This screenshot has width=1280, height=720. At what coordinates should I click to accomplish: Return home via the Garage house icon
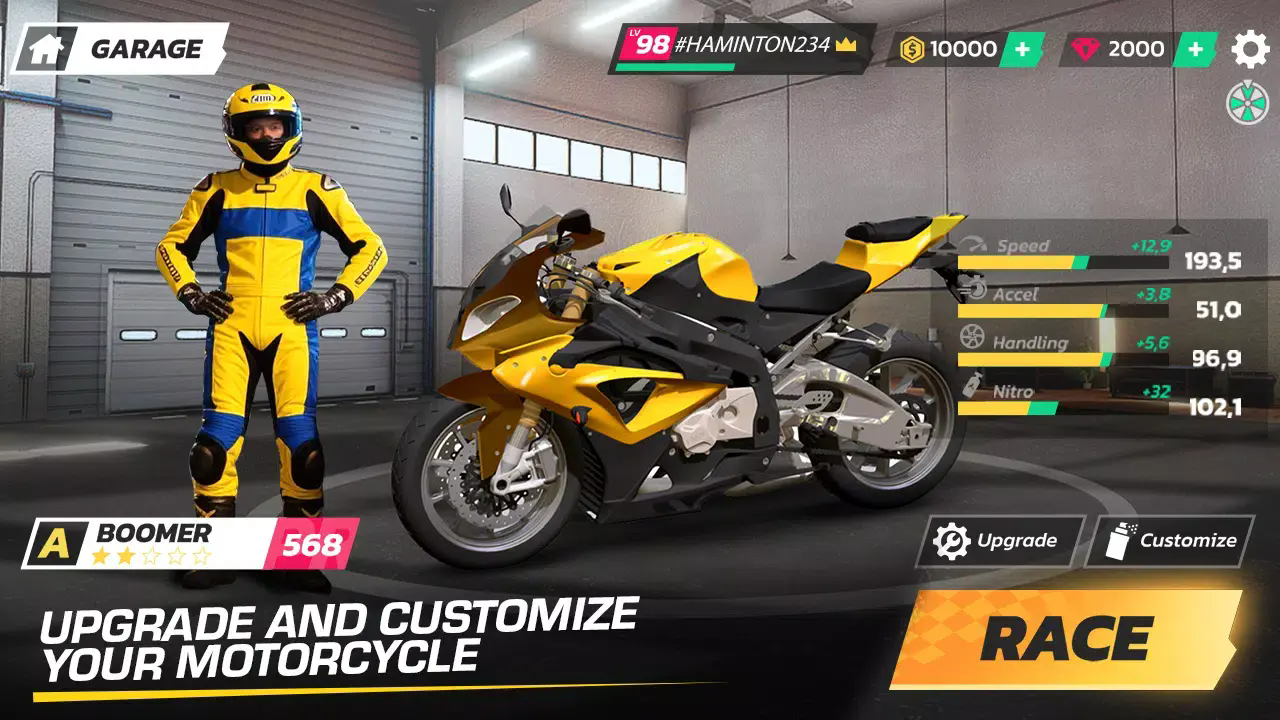pos(46,49)
